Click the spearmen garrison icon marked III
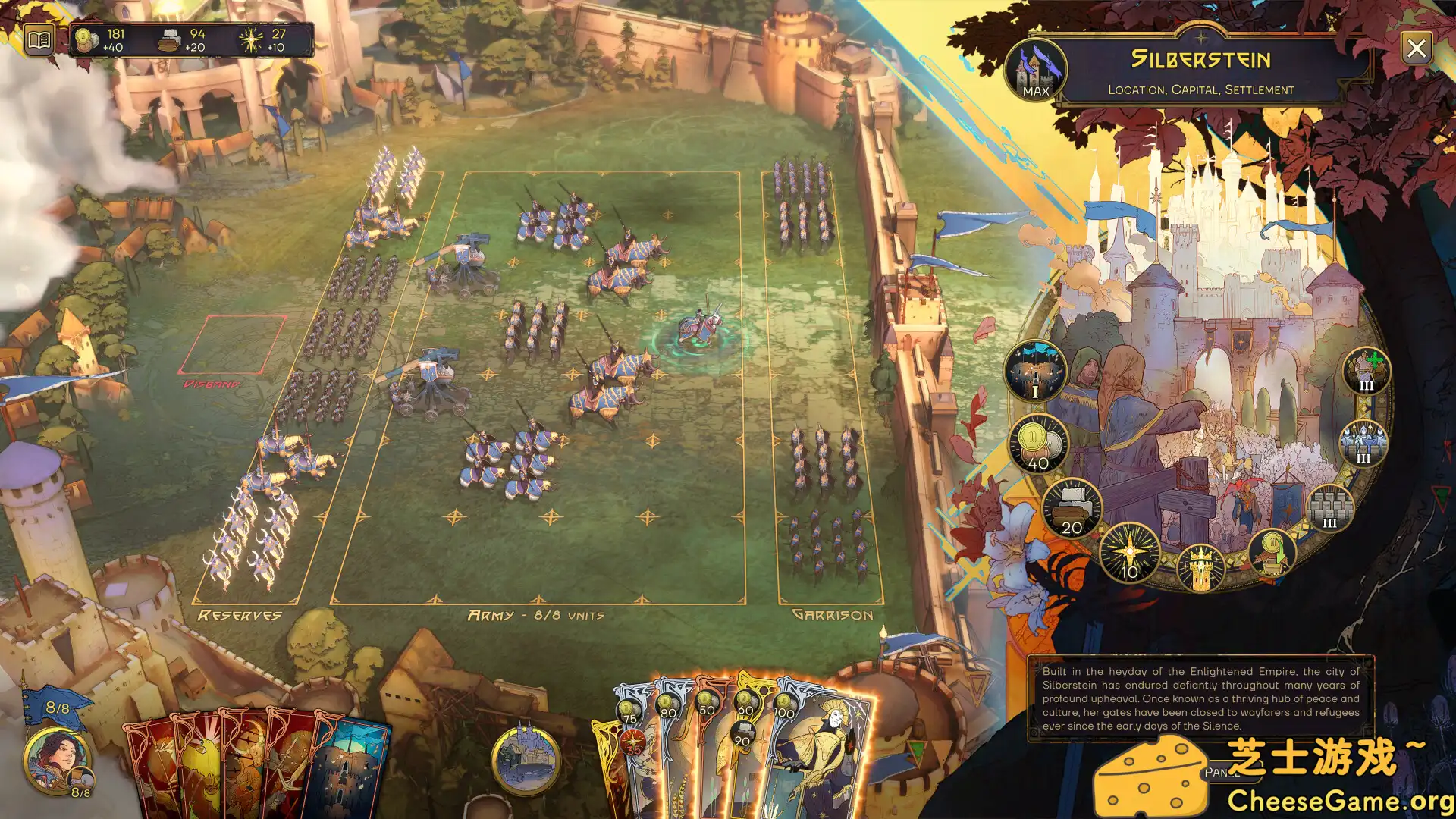Image resolution: width=1456 pixels, height=819 pixels. [1363, 444]
